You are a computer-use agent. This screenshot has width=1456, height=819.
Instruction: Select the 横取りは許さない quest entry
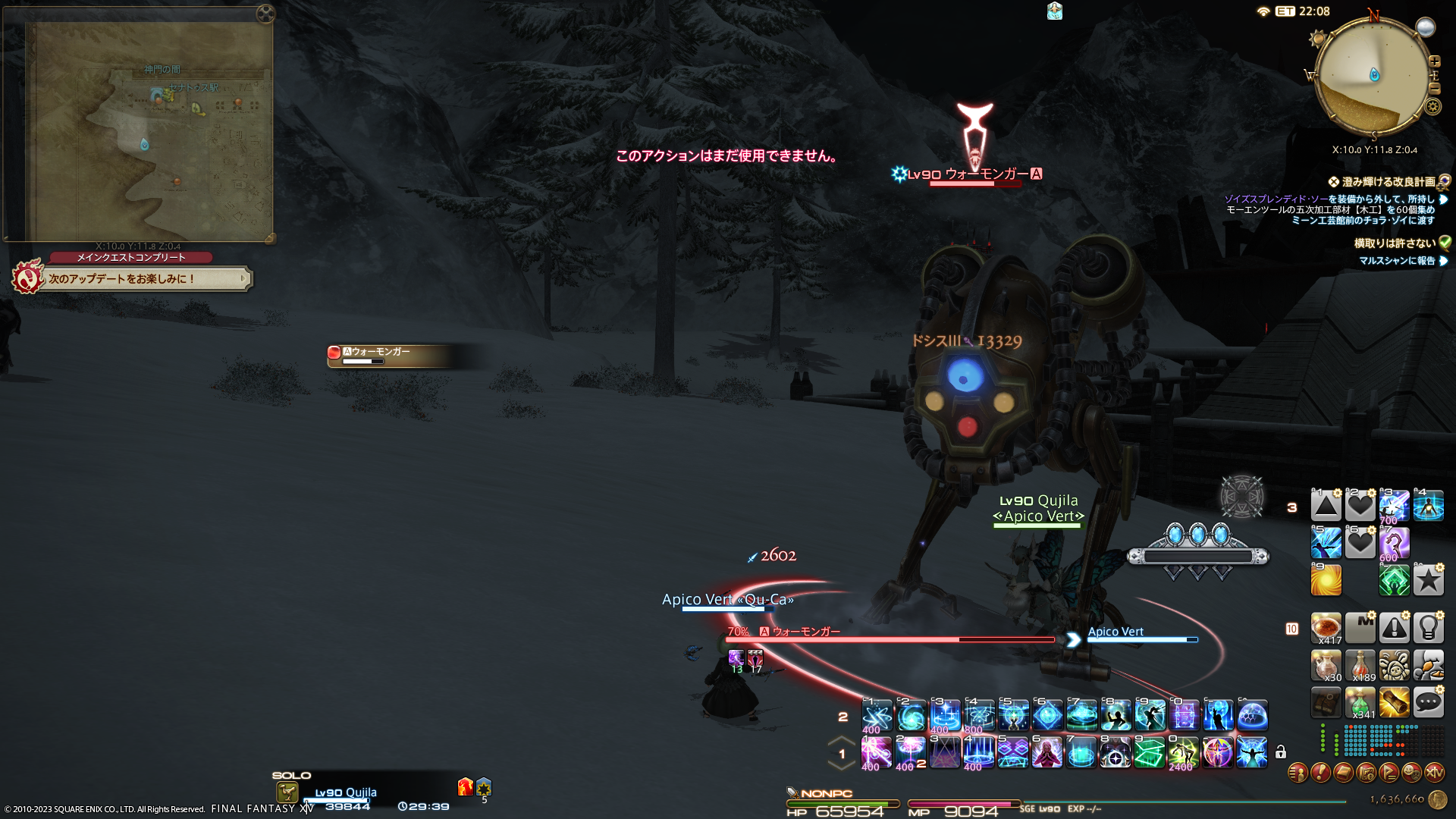1394,243
